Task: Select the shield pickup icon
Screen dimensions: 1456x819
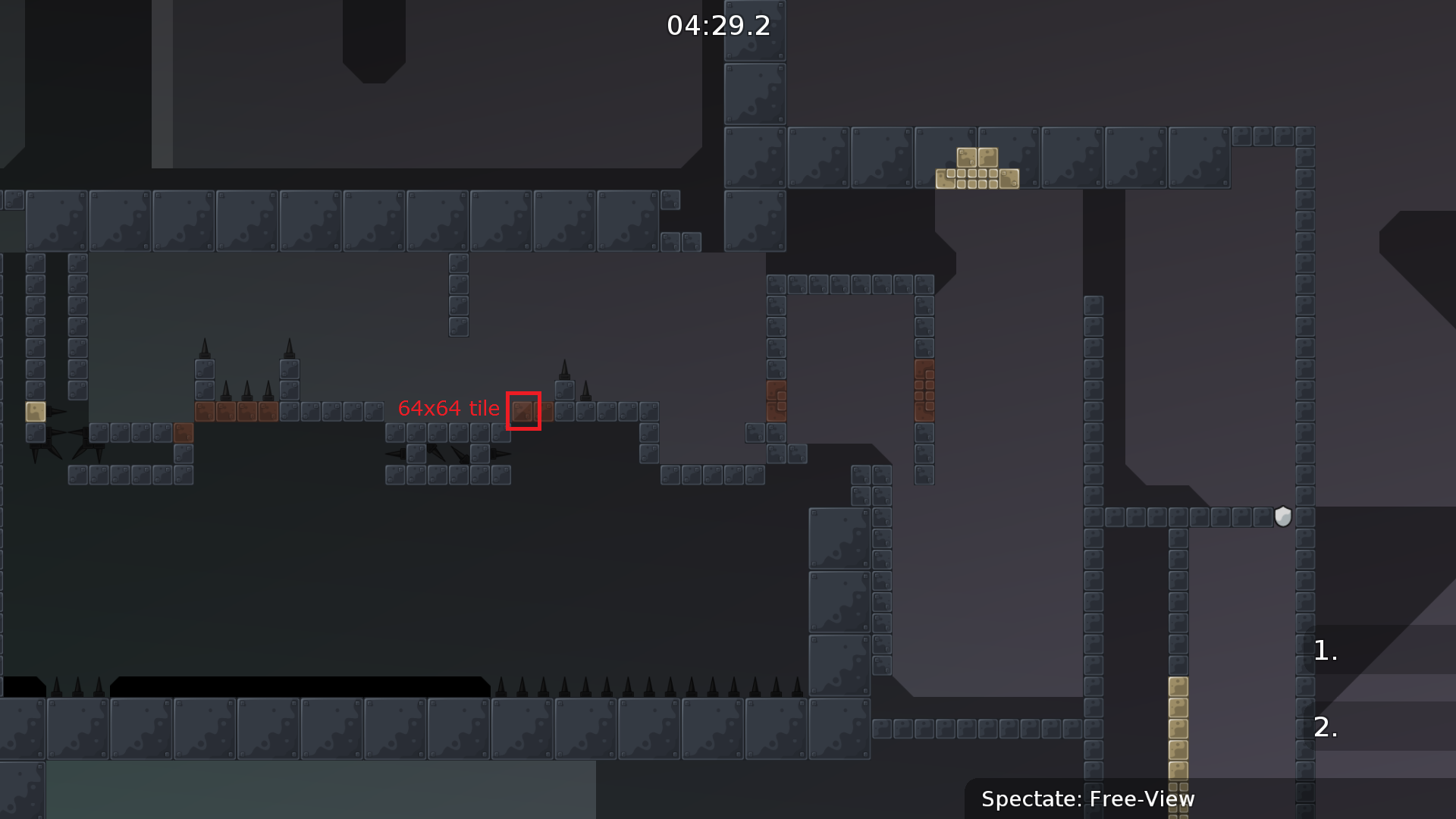Action: click(1283, 516)
